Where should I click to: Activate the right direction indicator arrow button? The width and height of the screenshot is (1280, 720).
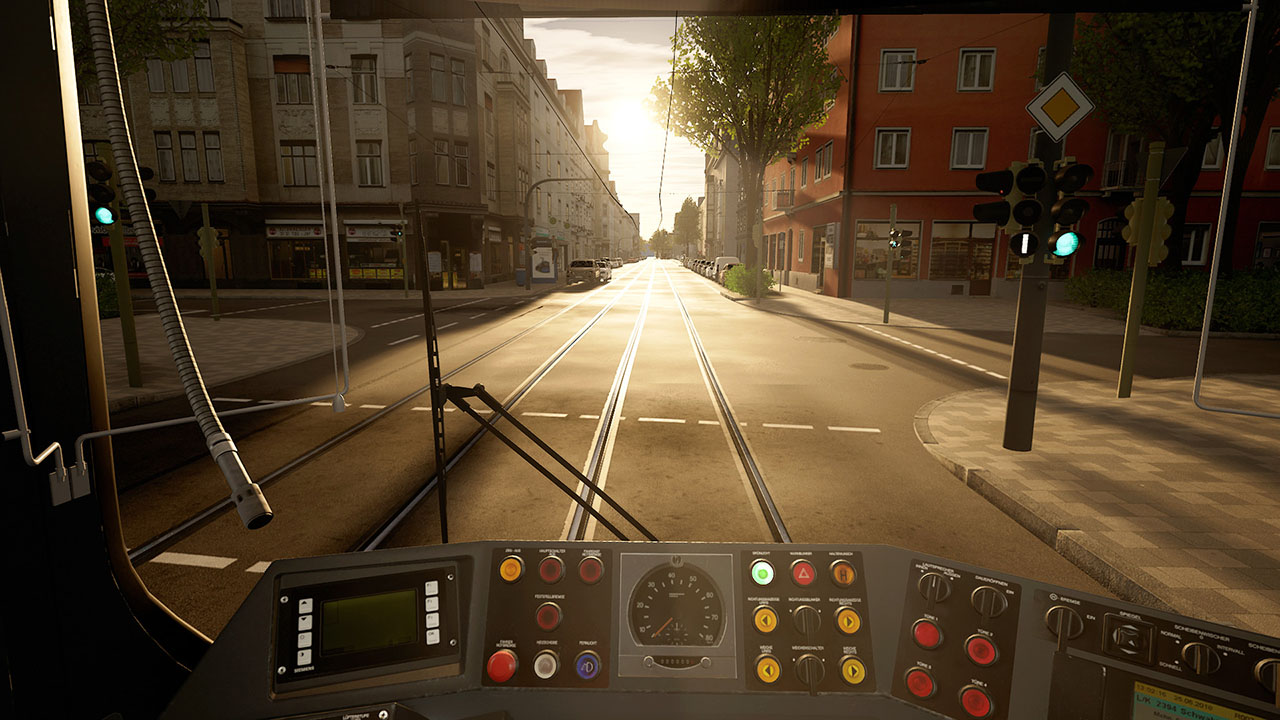tap(848, 621)
